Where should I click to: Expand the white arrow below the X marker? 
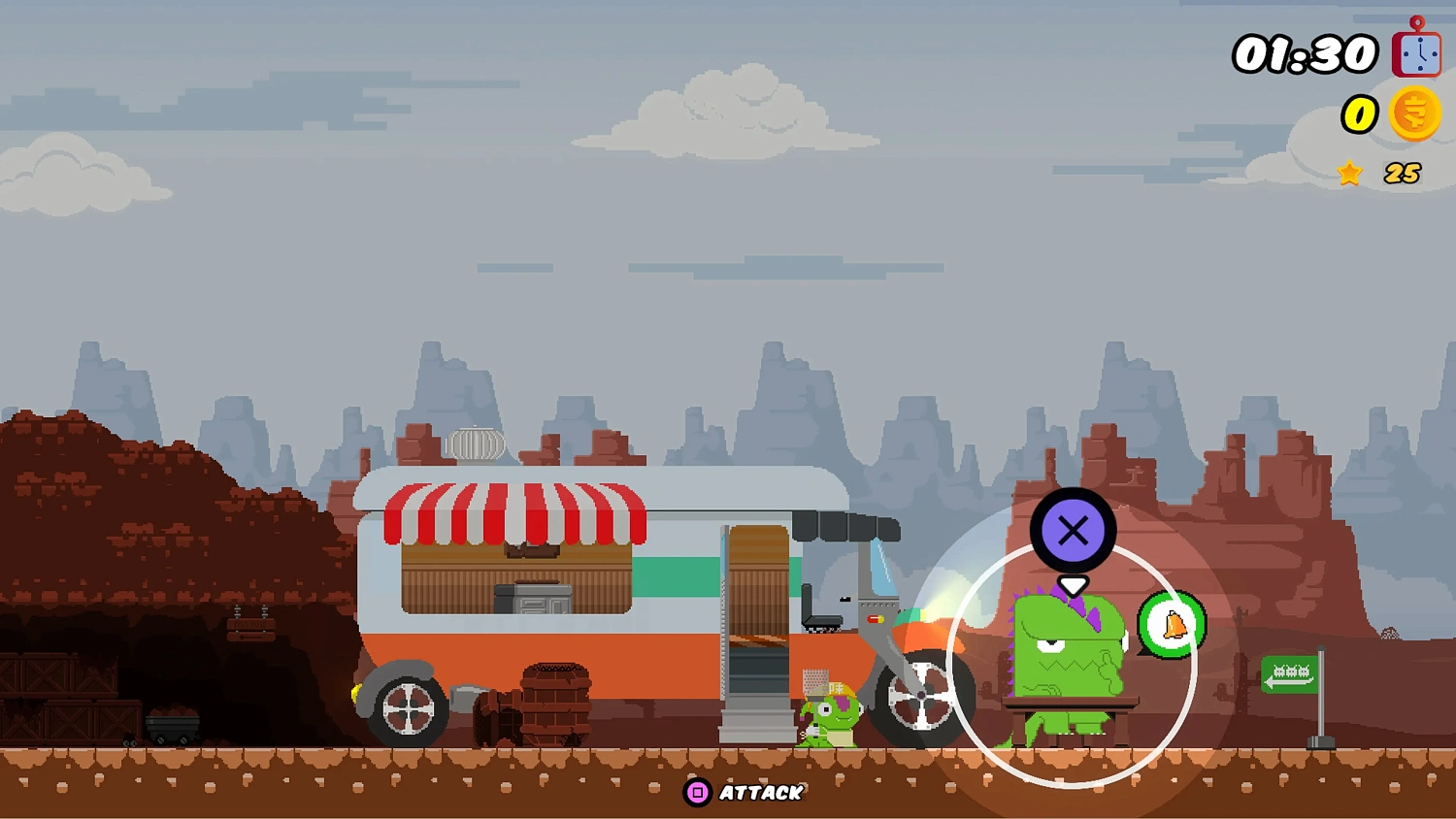[x=1073, y=585]
